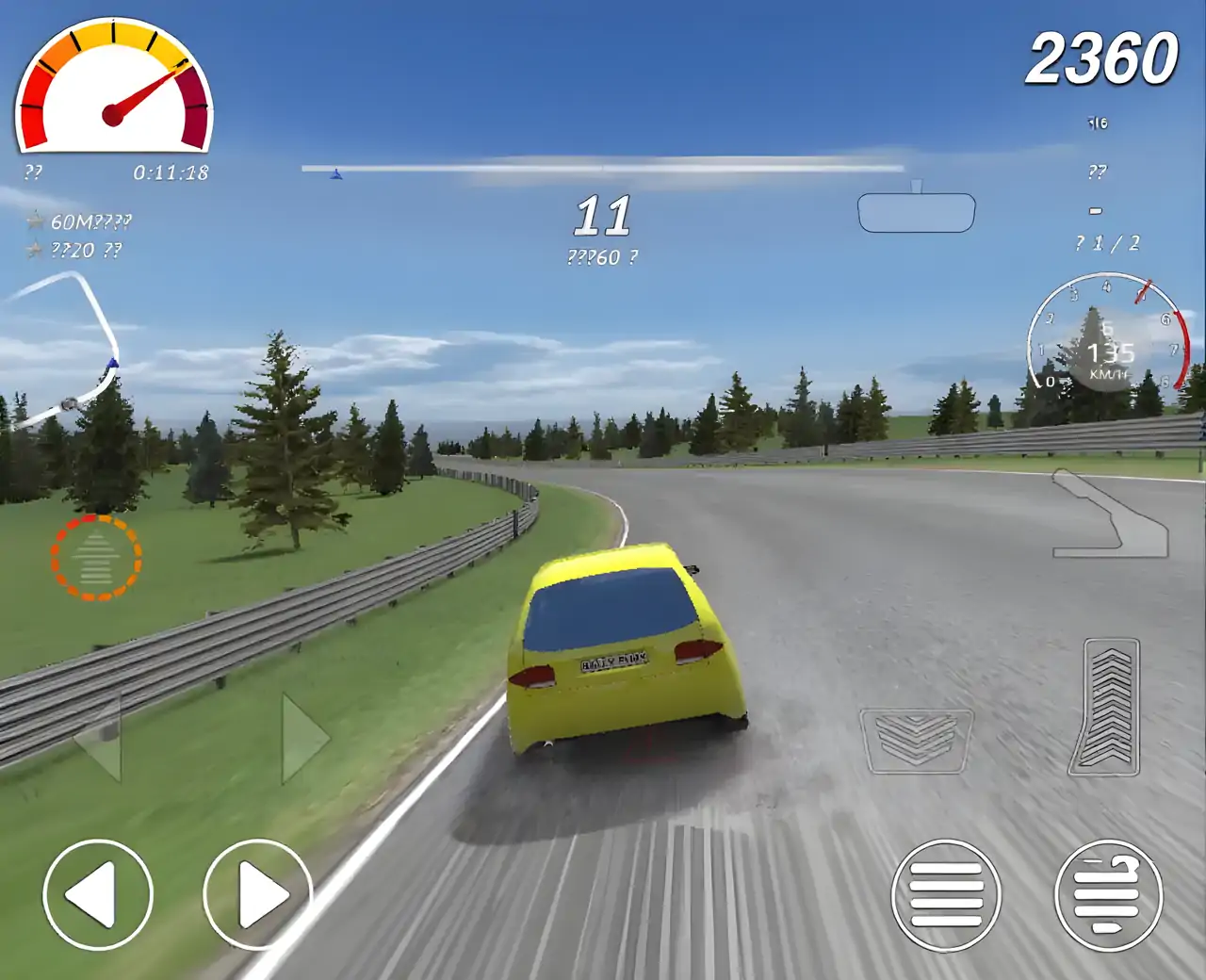Image resolution: width=1206 pixels, height=980 pixels.
Task: Tap the round button with the hook-shaped symbol
Action: (1109, 894)
